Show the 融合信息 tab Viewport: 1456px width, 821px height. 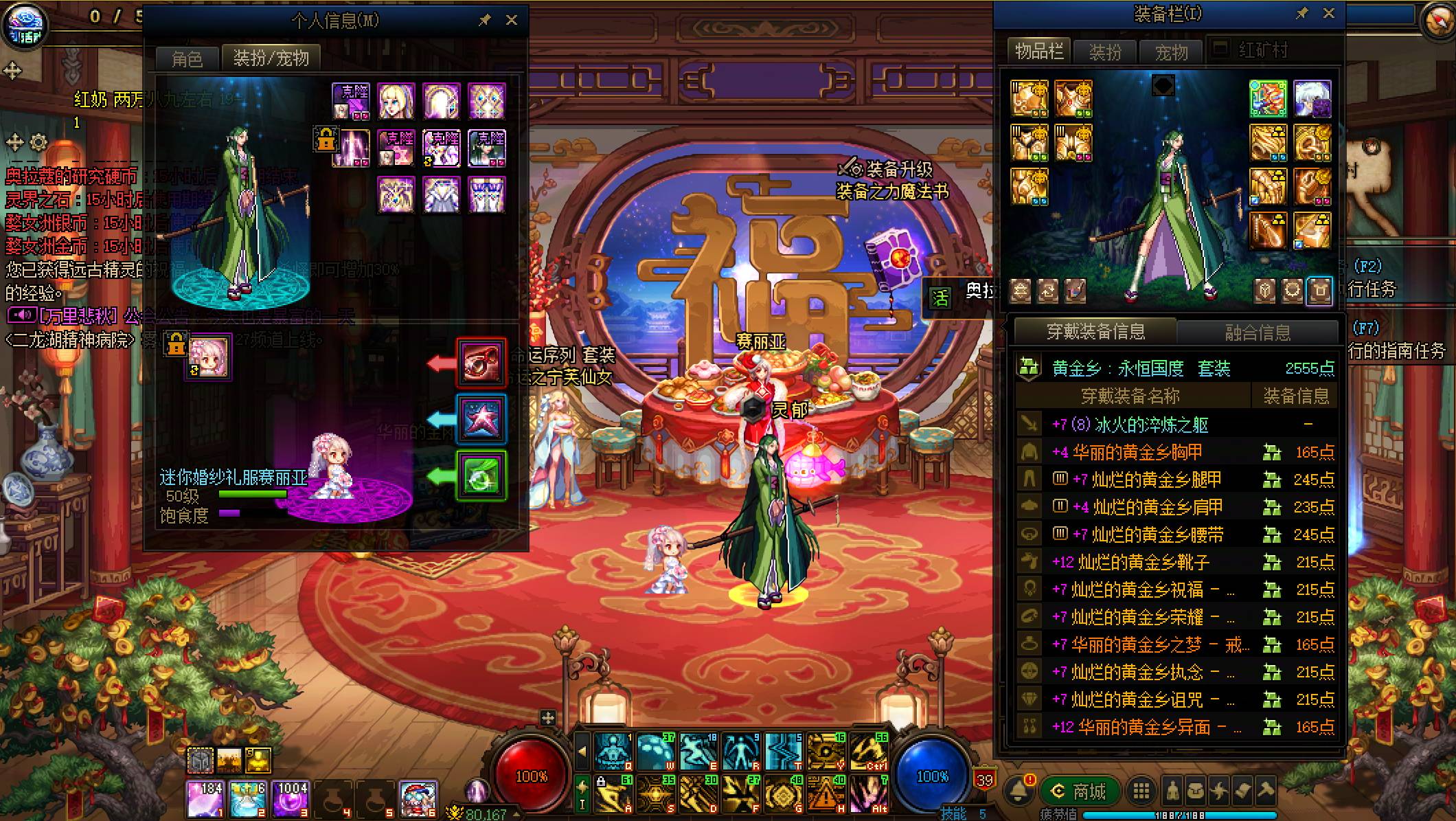click(x=1258, y=333)
